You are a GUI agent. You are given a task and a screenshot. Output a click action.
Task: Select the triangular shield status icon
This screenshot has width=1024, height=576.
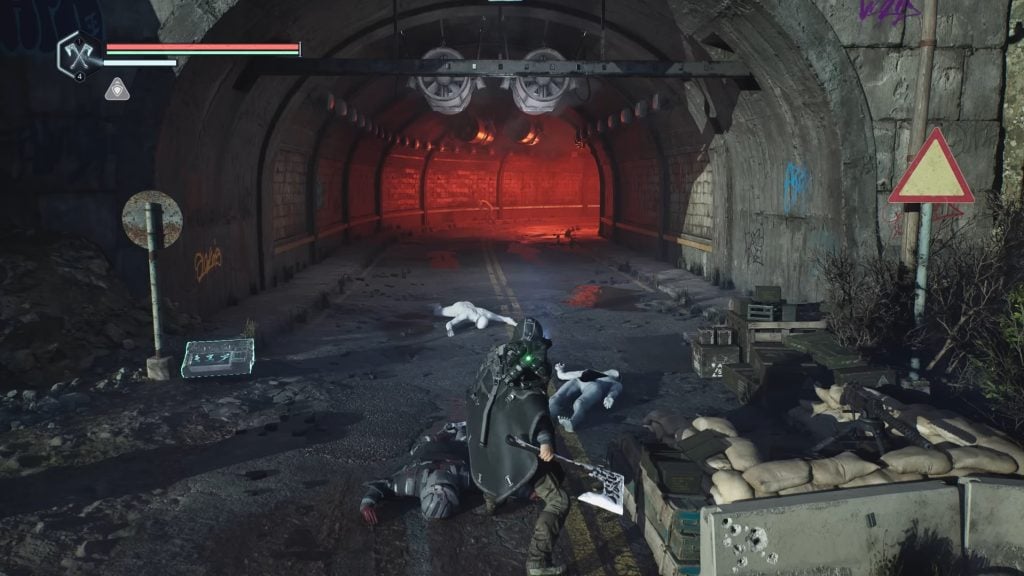tap(116, 89)
